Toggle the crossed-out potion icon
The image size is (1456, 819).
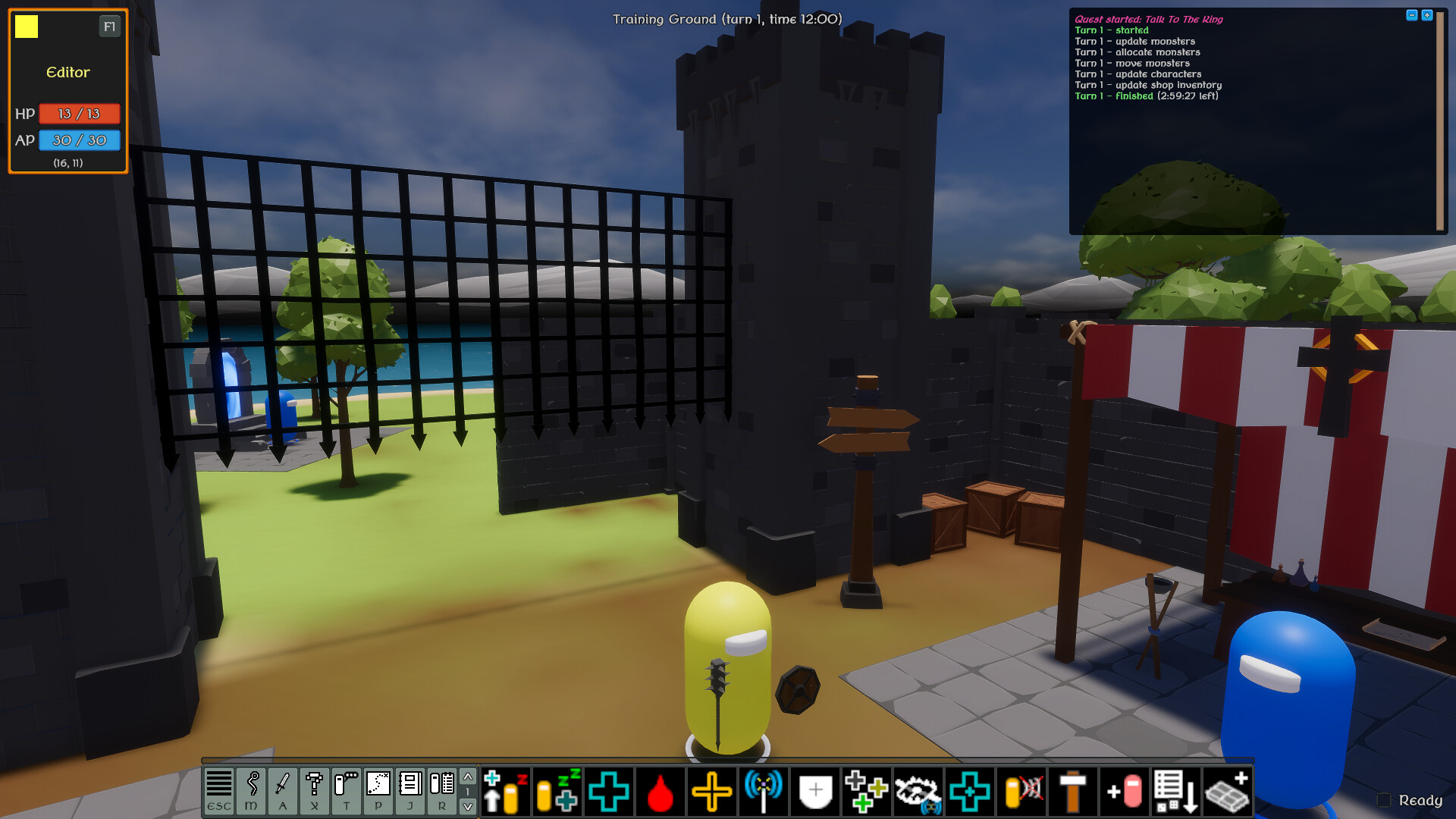[x=1020, y=792]
